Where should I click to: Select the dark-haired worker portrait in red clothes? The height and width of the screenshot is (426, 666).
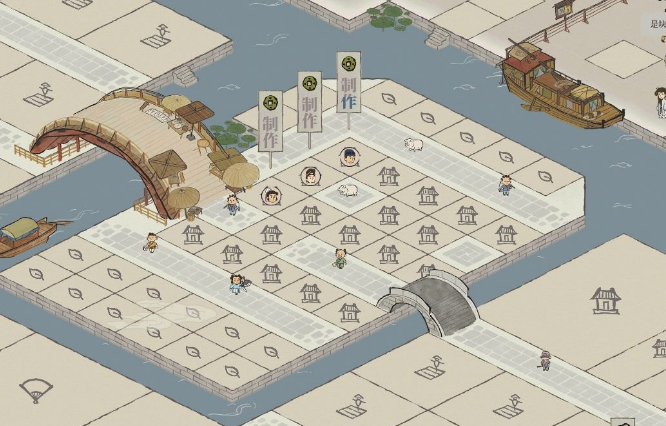(270, 196)
